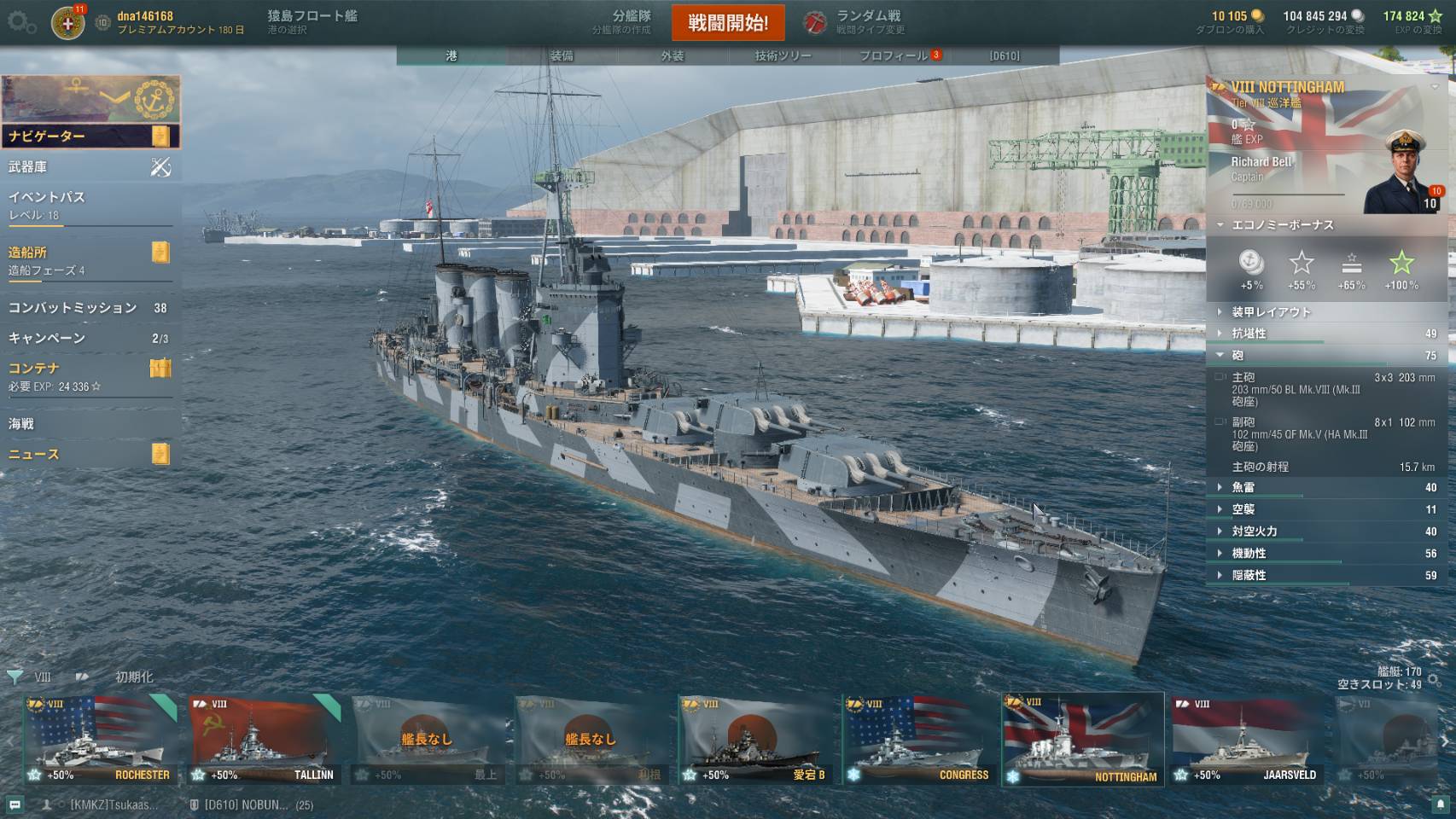Start the battle with 戦闘開始! button
Image resolution: width=1456 pixels, height=819 pixels.
point(728,23)
